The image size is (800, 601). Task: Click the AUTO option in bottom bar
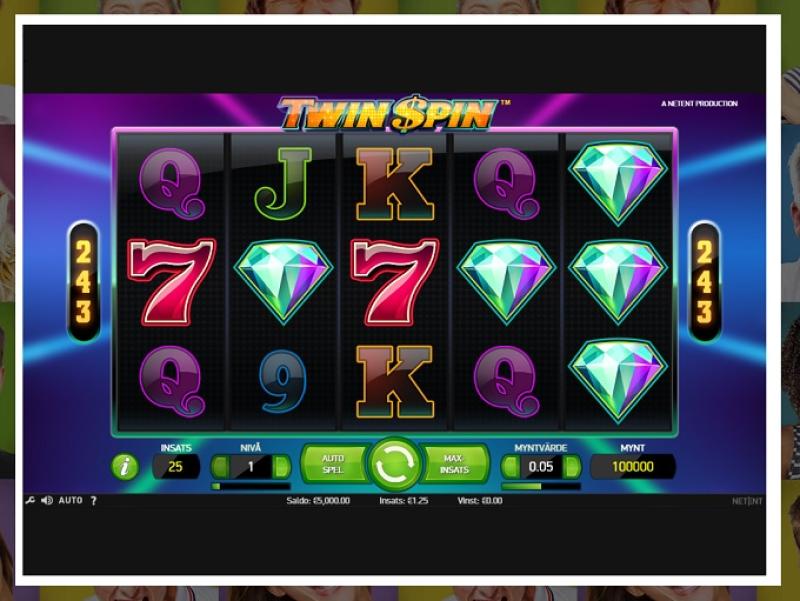(70, 500)
